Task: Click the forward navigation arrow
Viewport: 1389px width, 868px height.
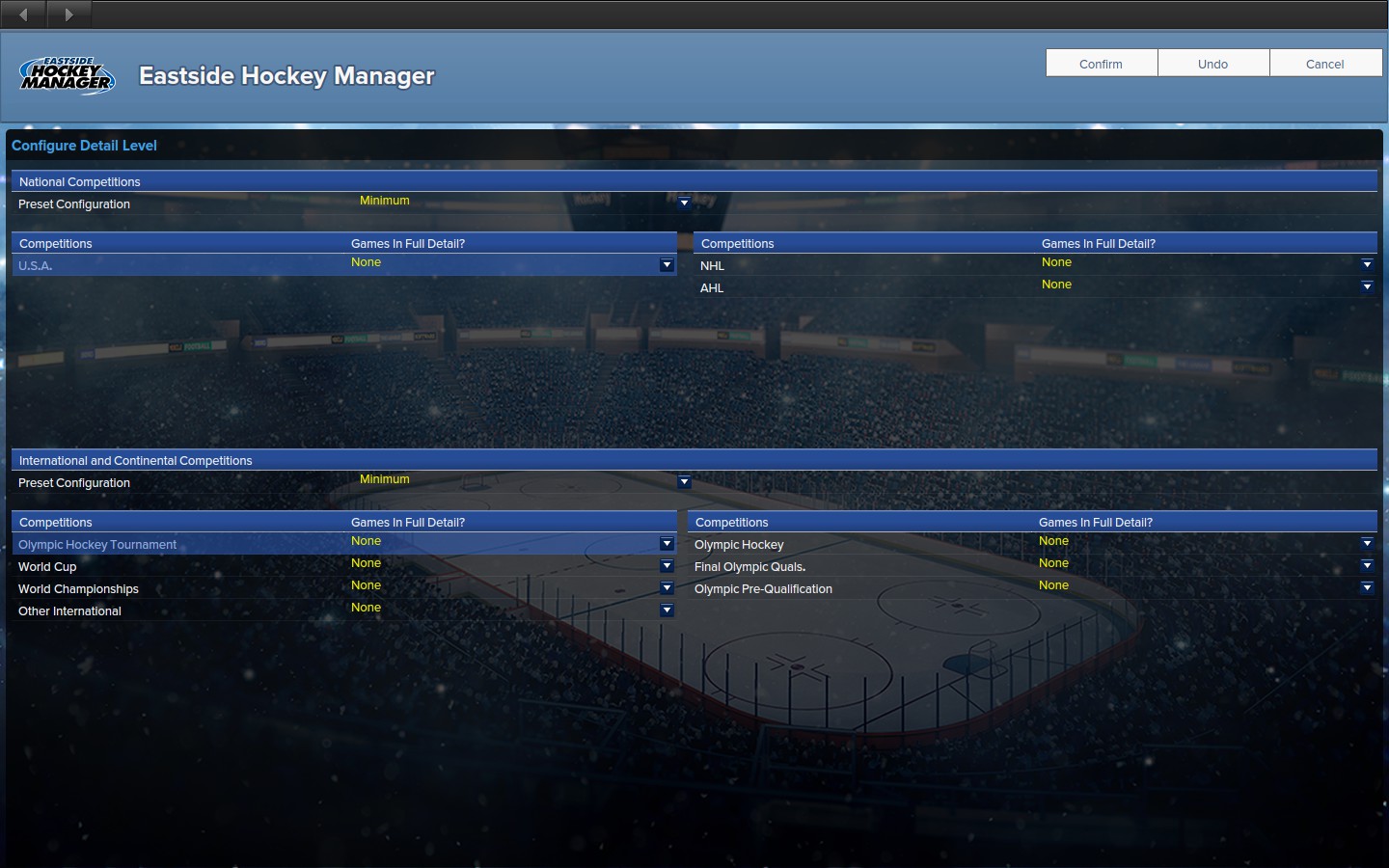Action: coord(68,14)
